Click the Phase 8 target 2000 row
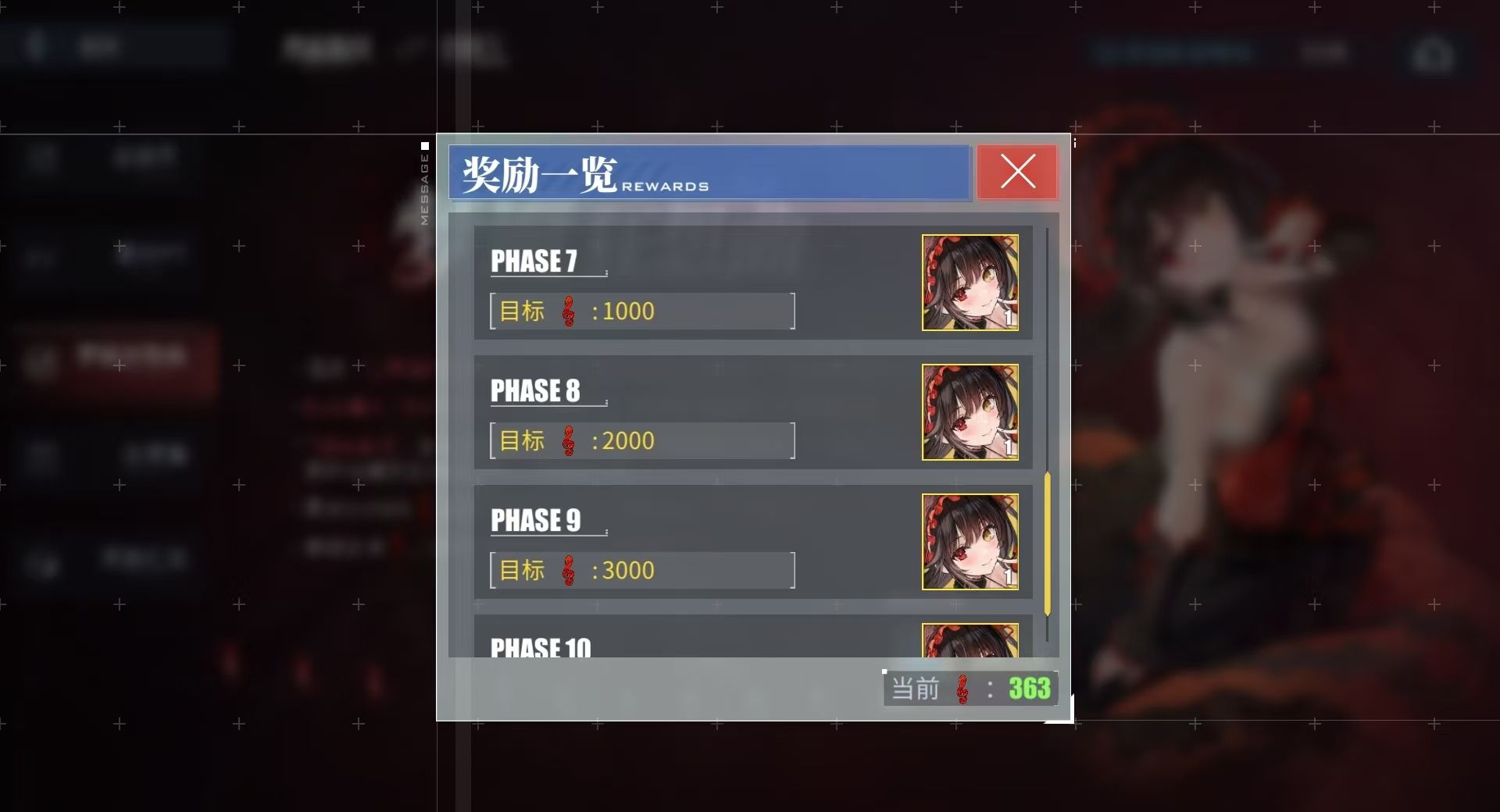This screenshot has width=1500, height=812. tap(642, 440)
